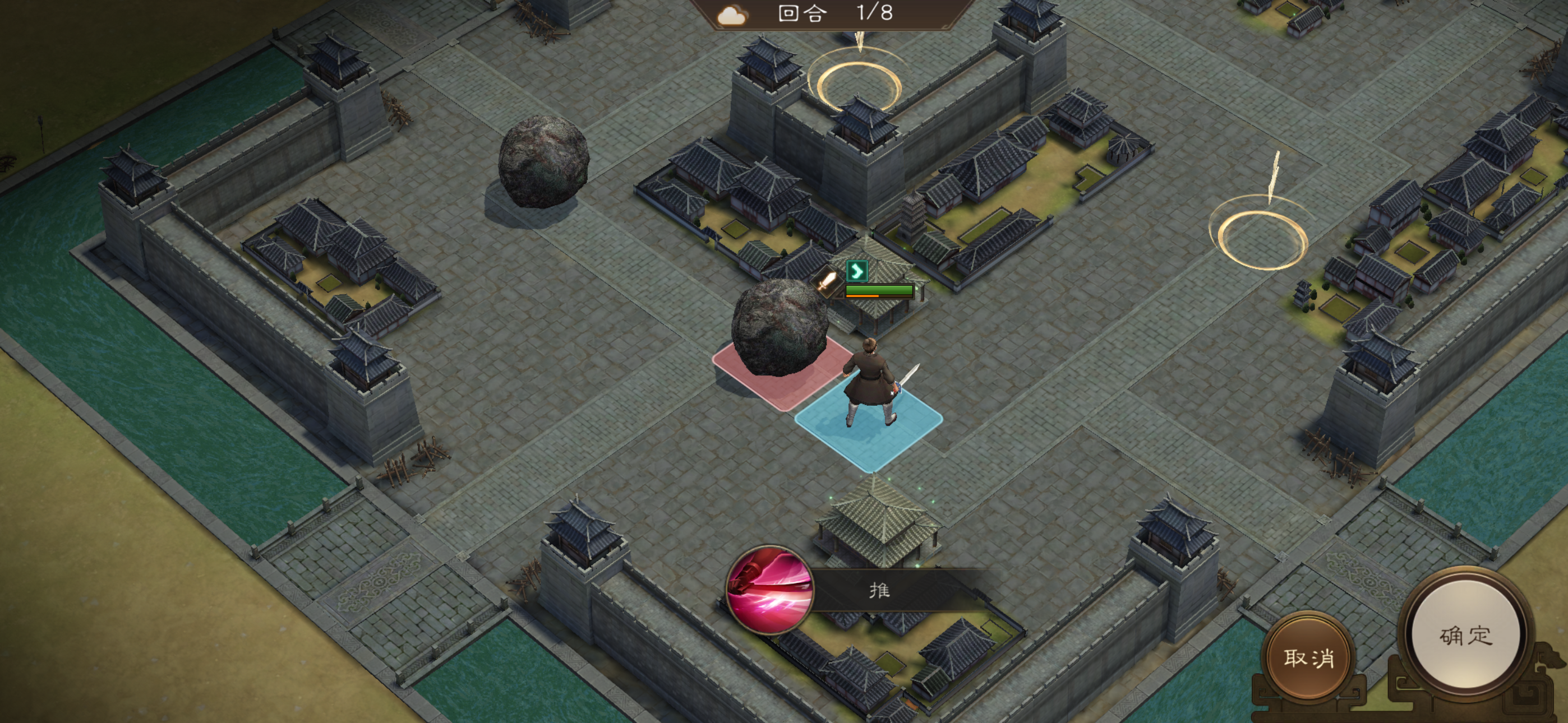
Task: Activate the red 推 push skill icon
Action: click(771, 590)
